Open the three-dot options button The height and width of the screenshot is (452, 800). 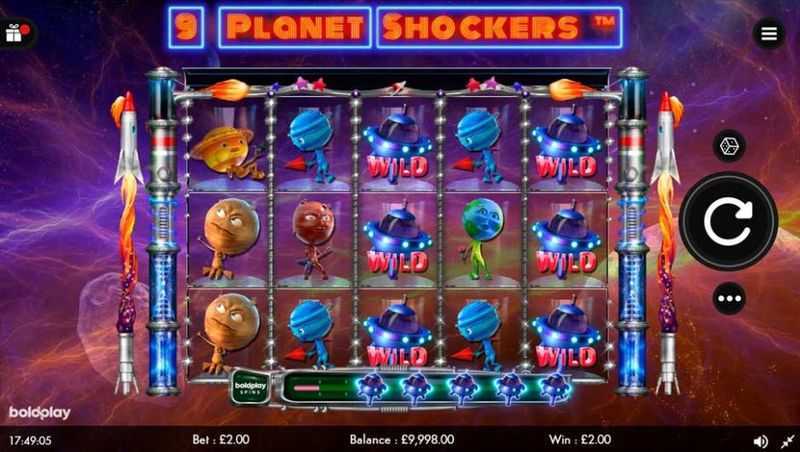[x=728, y=299]
